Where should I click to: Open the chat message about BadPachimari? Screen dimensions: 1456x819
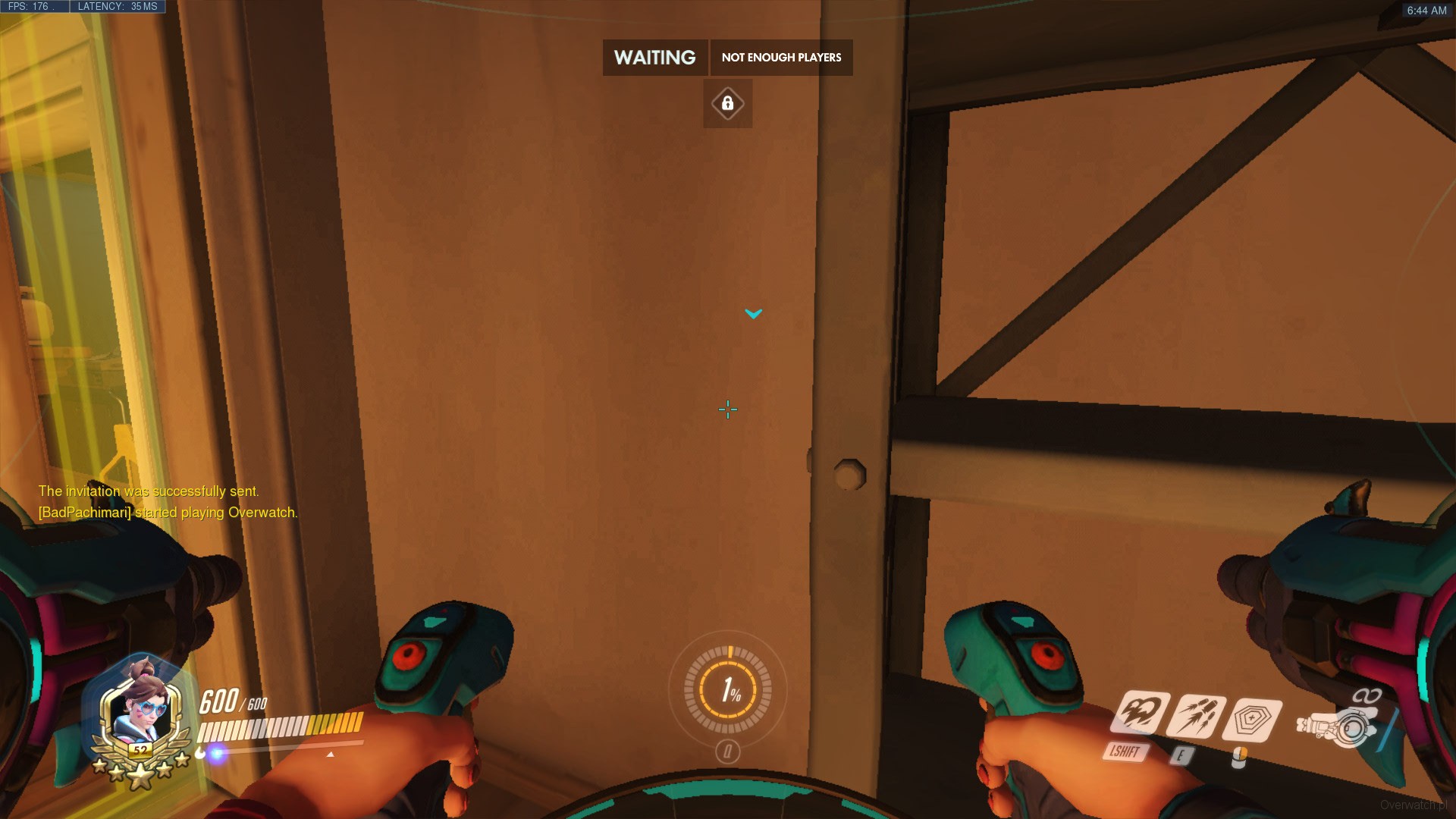pyautogui.click(x=168, y=513)
